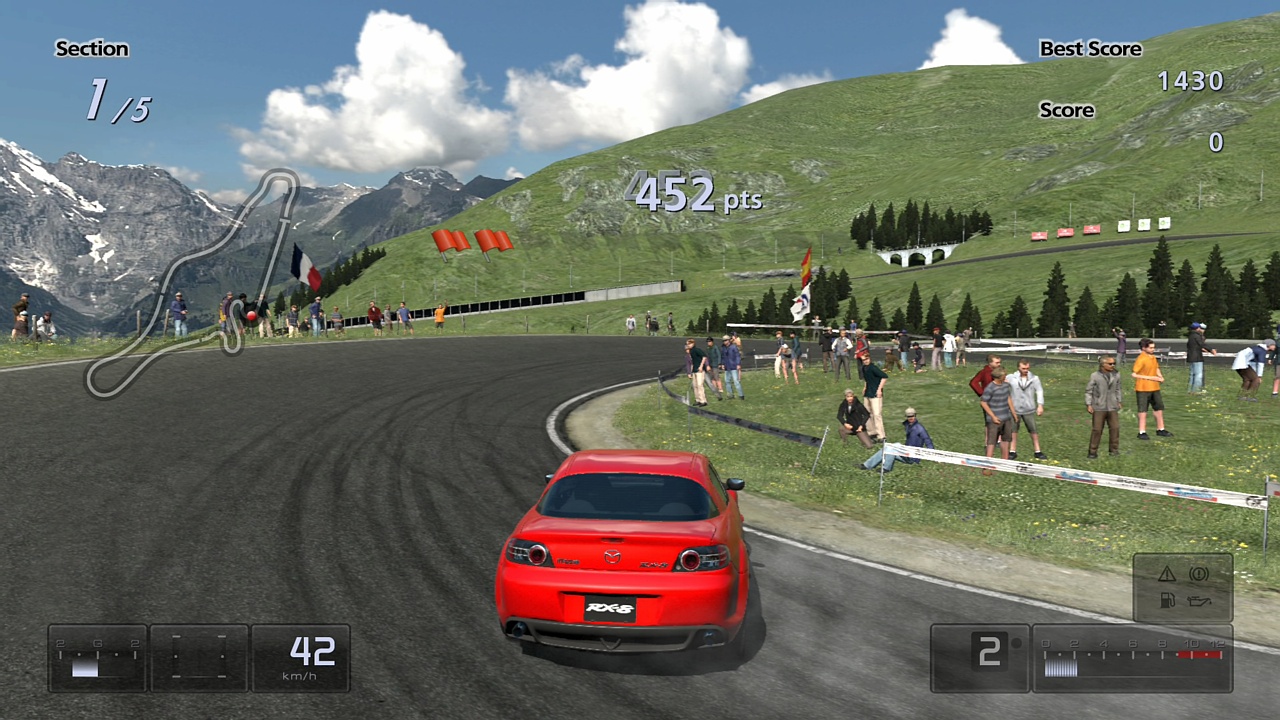Toggle the dashboard warning lights panel
Image resolution: width=1280 pixels, height=720 pixels.
pyautogui.click(x=1183, y=585)
